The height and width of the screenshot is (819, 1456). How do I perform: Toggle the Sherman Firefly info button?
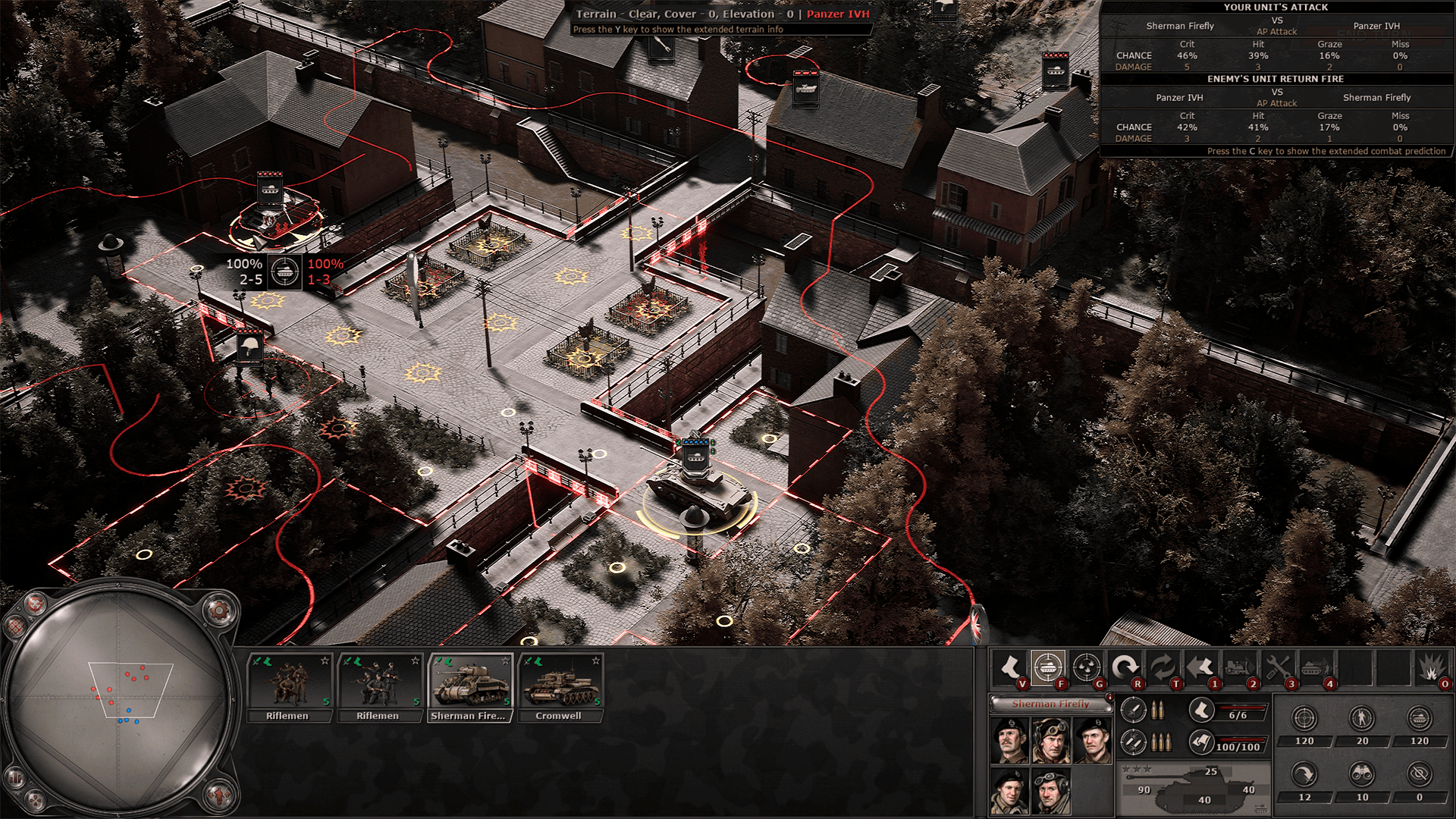pyautogui.click(x=1109, y=697)
